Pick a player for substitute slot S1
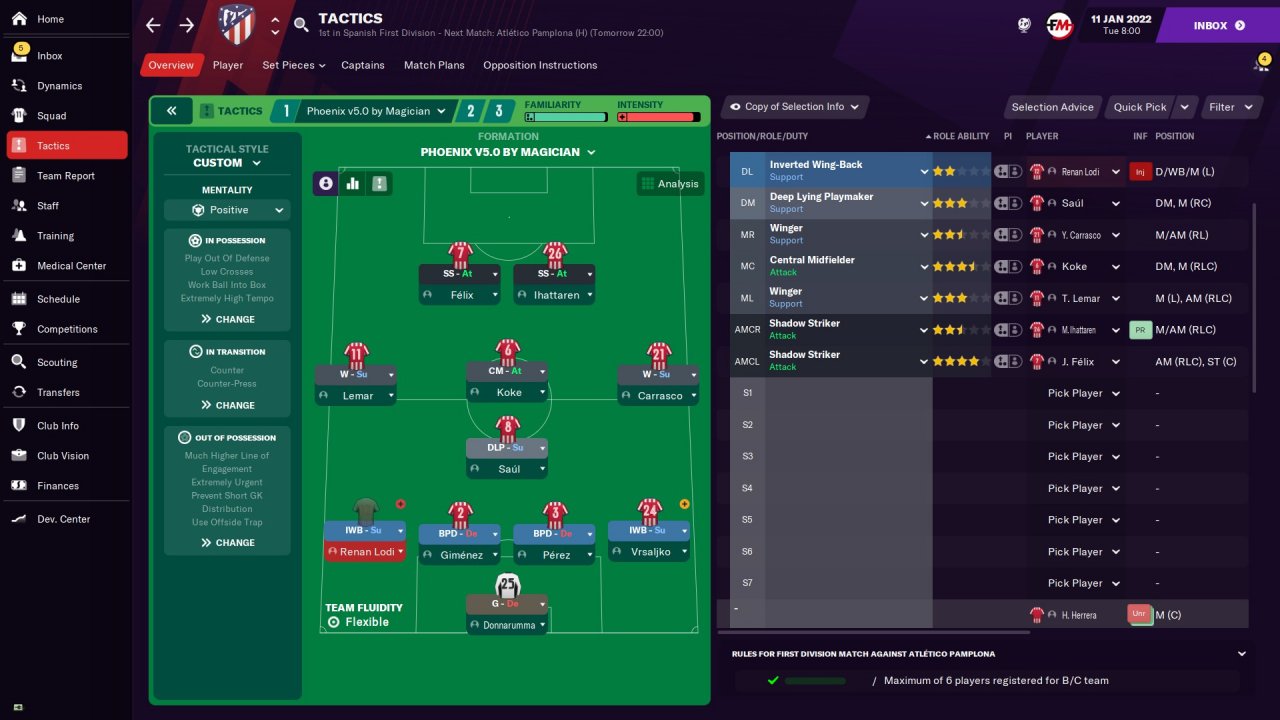 pos(1084,393)
